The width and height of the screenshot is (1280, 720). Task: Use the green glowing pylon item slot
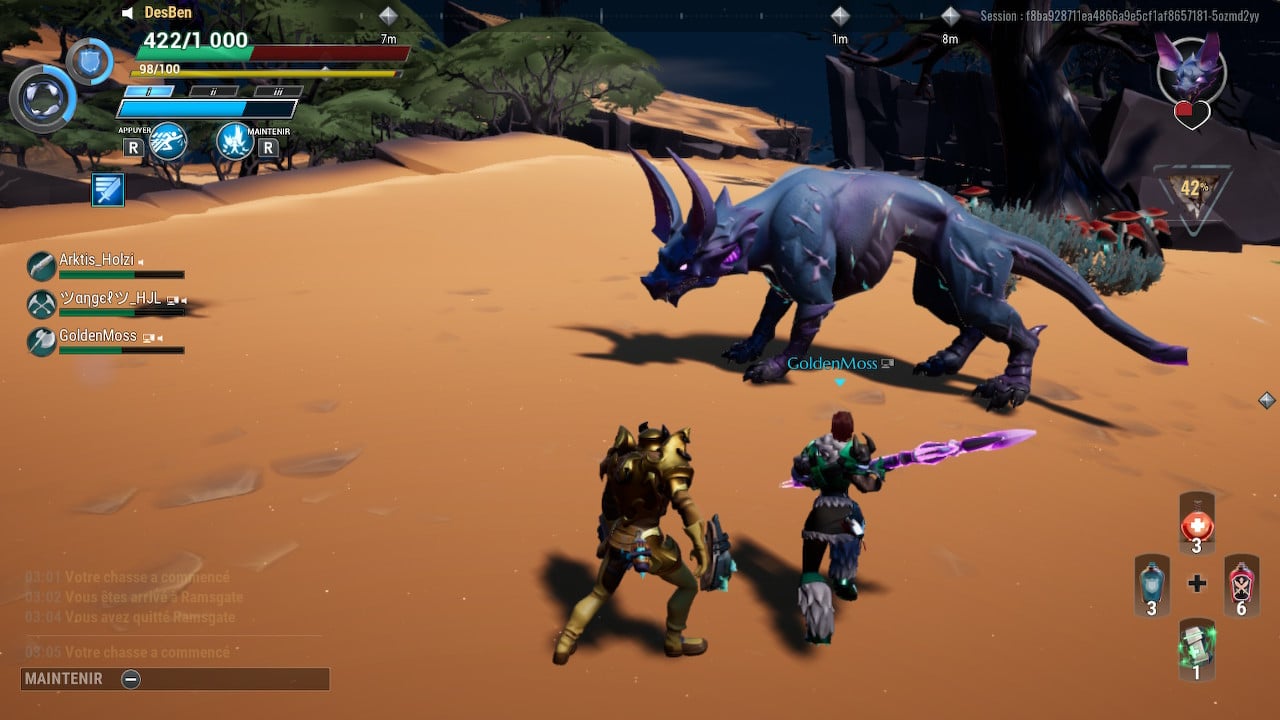1196,648
